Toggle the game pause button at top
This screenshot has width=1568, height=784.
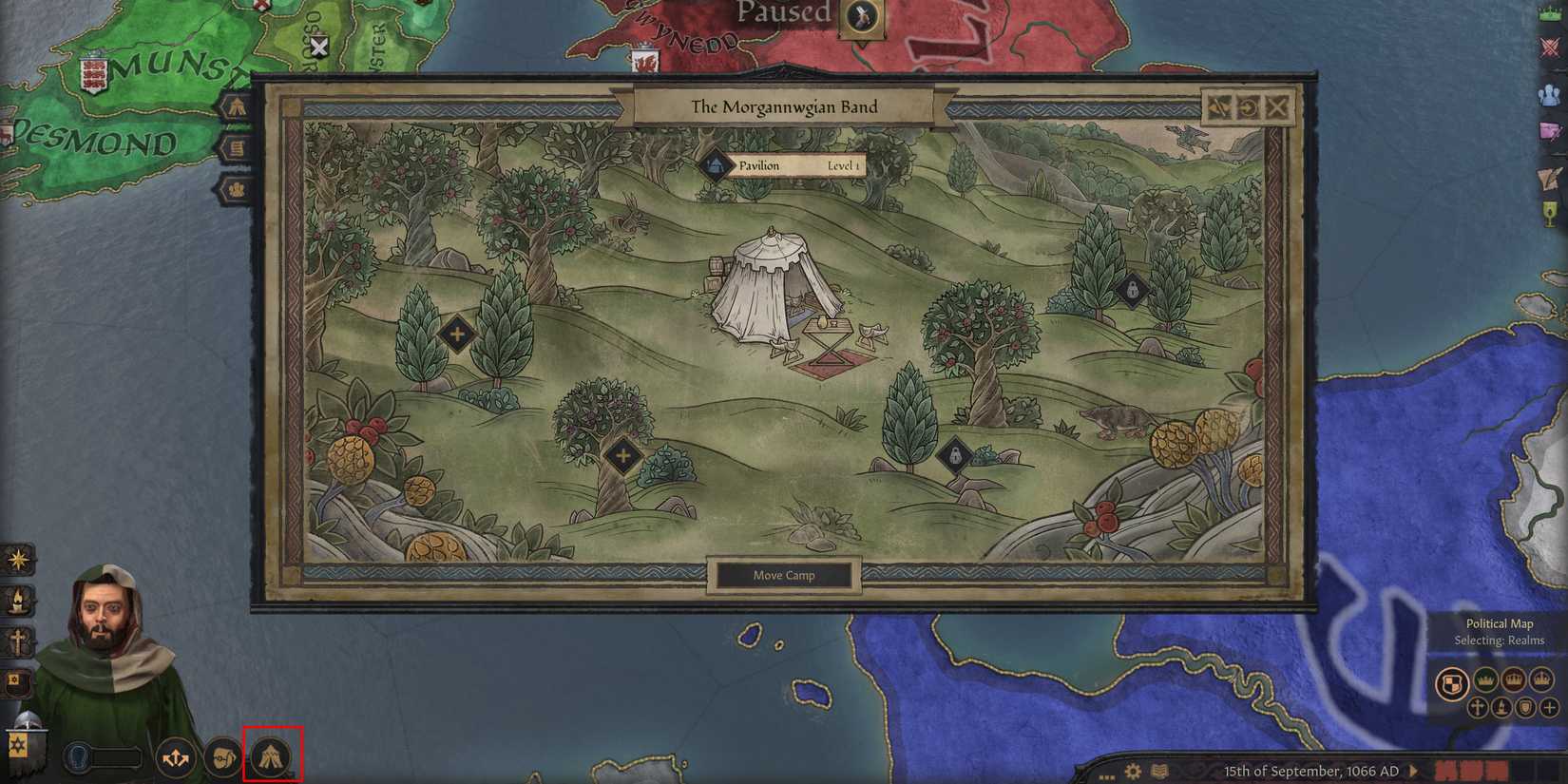pos(864,17)
